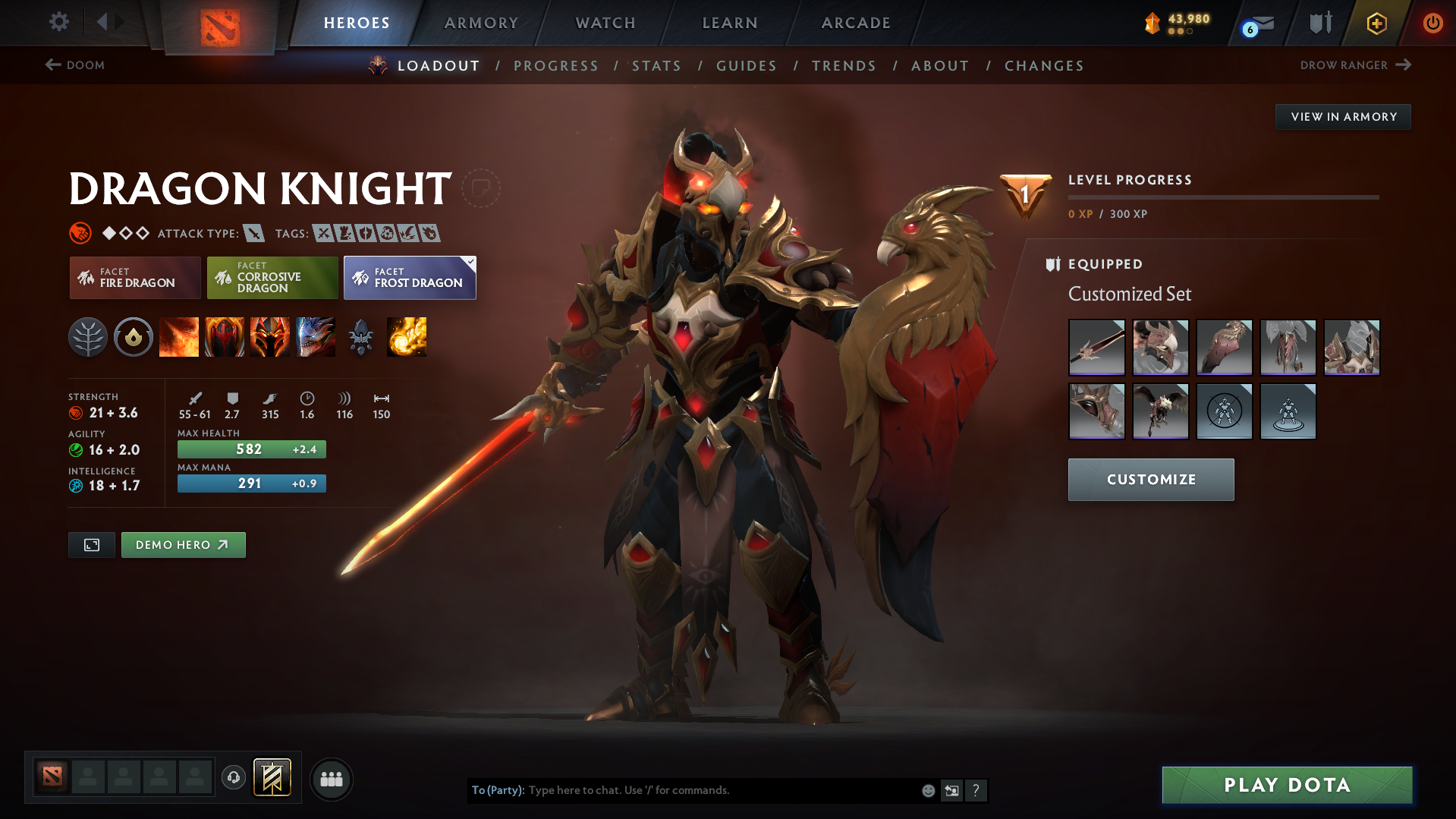Switch to the STATS tab
This screenshot has height=819, width=1456.
click(656, 65)
